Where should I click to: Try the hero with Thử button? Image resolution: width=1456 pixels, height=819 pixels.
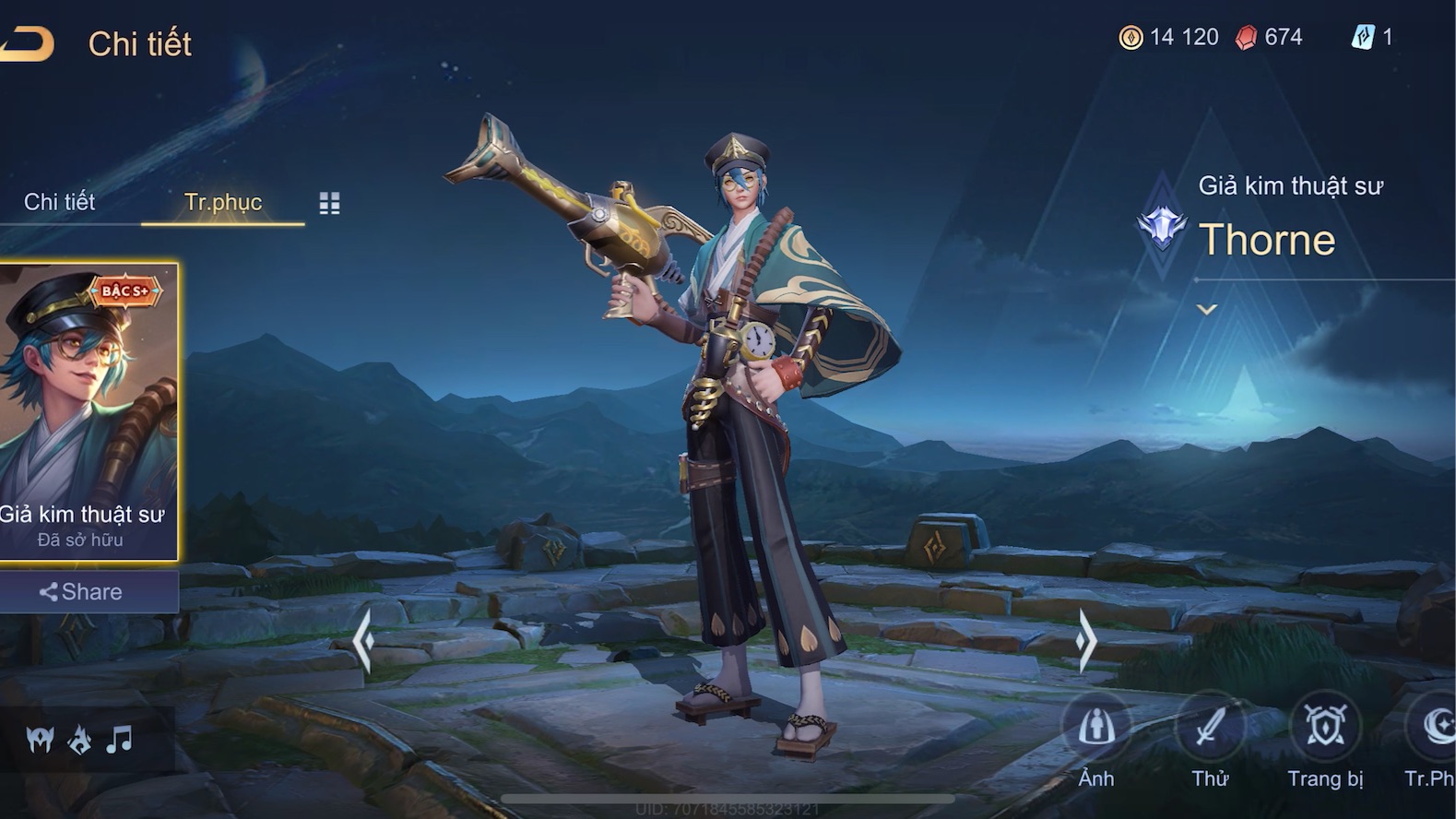(x=1210, y=729)
